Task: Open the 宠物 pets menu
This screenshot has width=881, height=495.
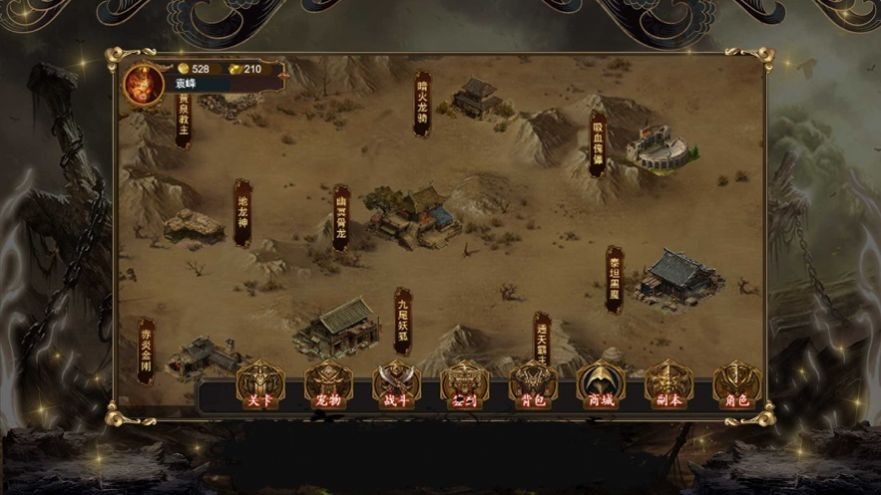Action: (328, 385)
